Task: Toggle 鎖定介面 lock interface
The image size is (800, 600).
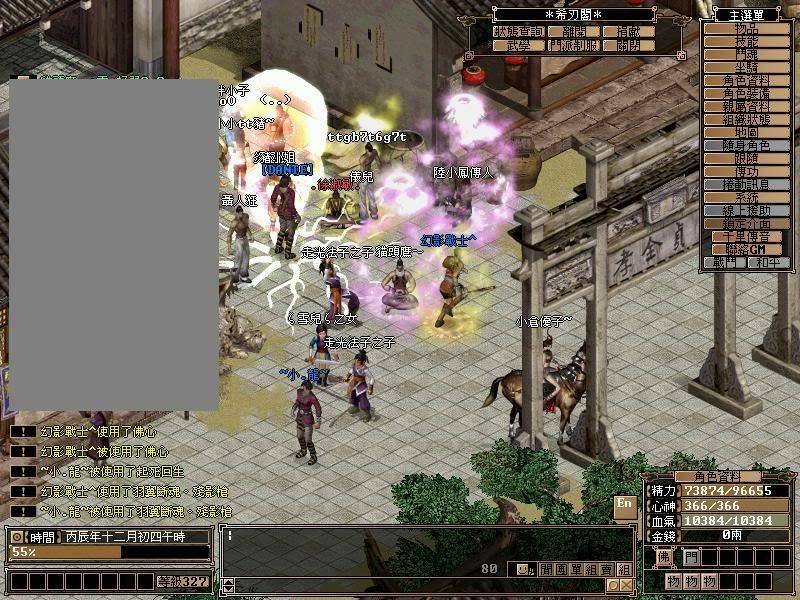Action: coord(746,224)
